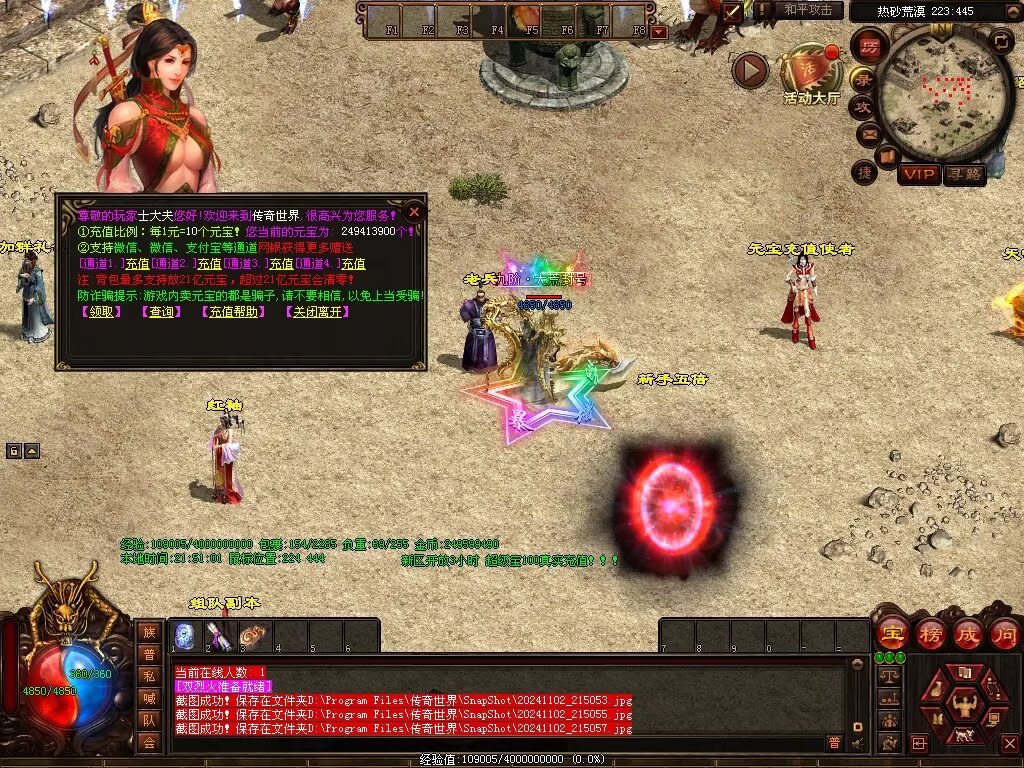Switch to the 队 team chat channel

pos(149,719)
